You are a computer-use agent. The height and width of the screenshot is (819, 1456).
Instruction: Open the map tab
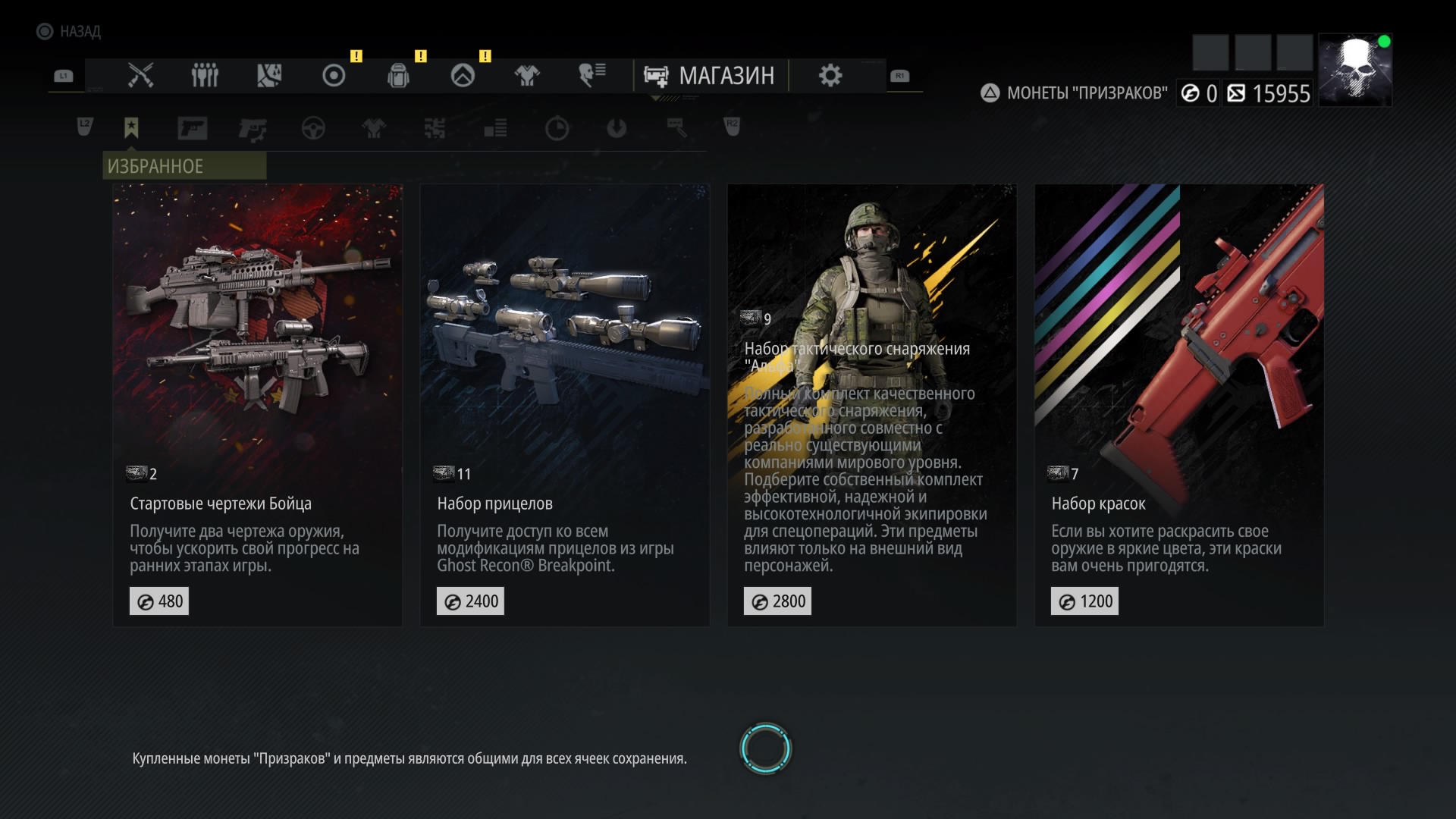pyautogui.click(x=269, y=76)
